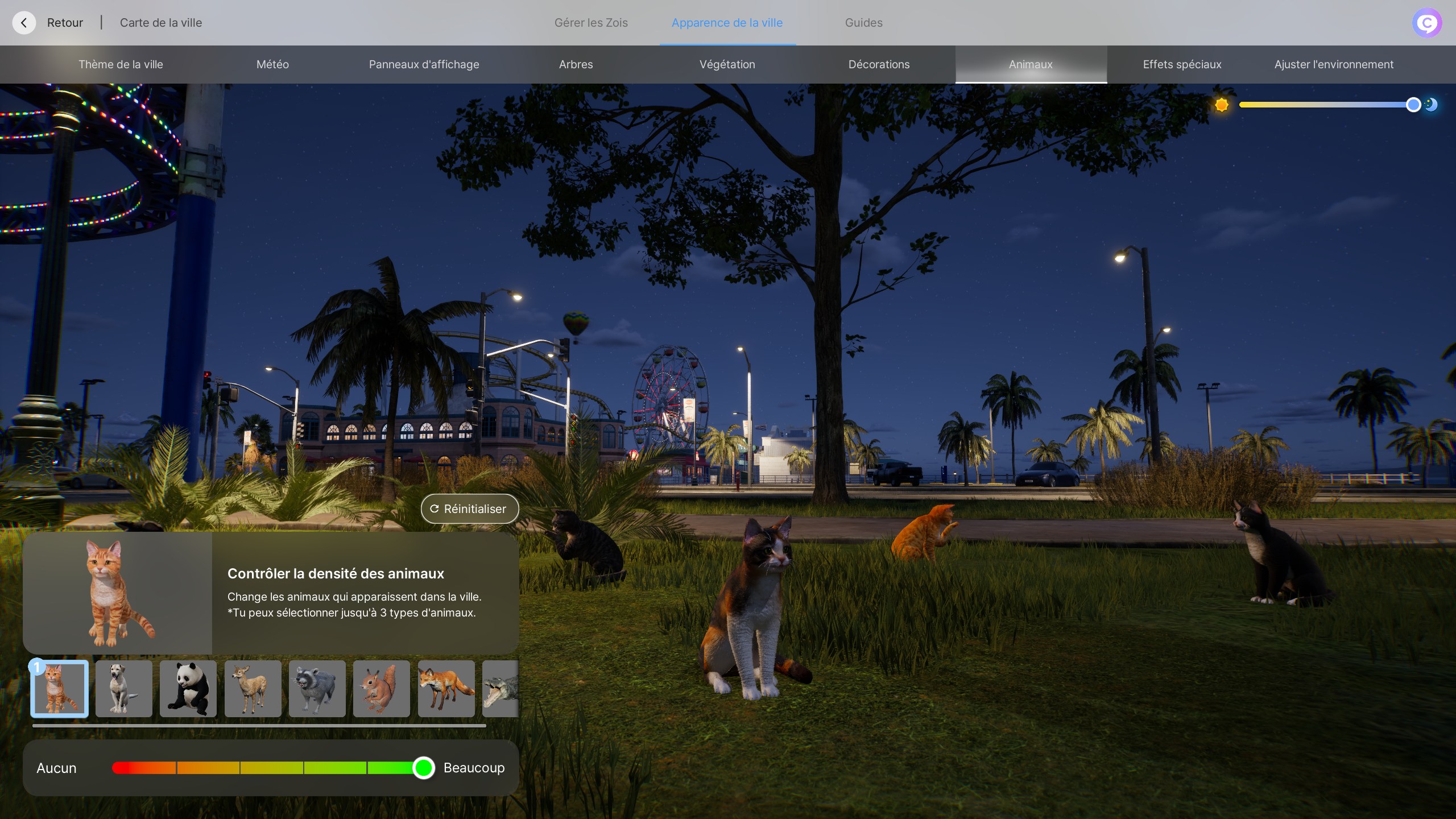Select the dog animal thumbnail
The image size is (1456, 819).
(x=123, y=688)
